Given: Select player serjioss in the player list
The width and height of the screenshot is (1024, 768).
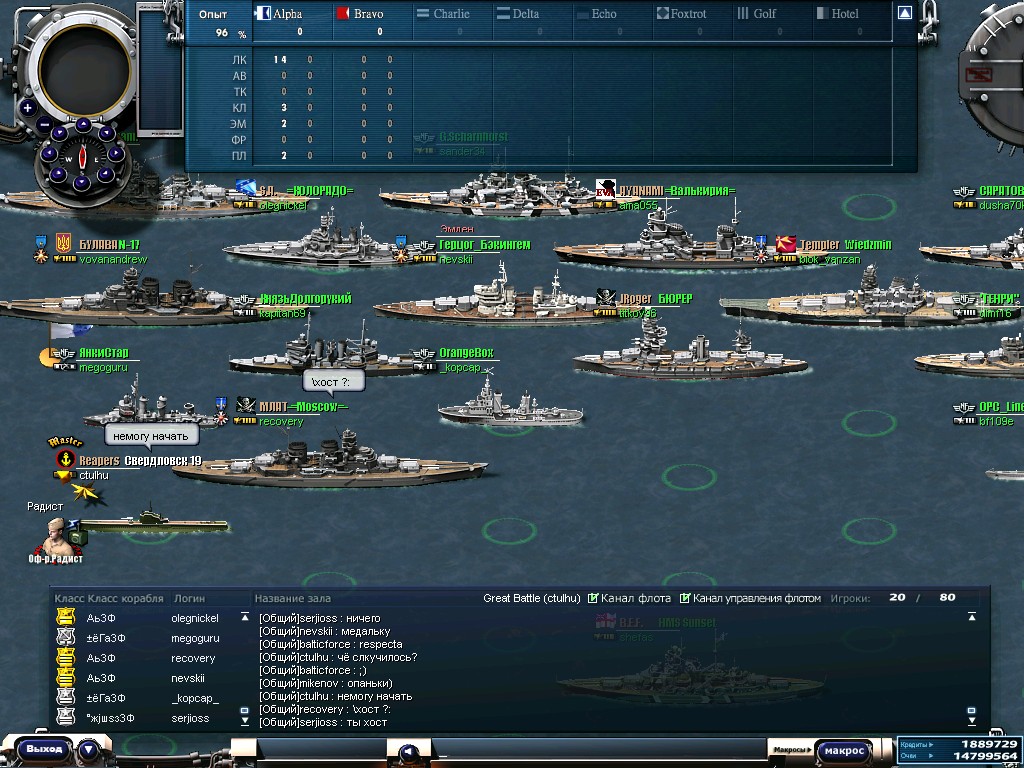Looking at the screenshot, I should pyautogui.click(x=190, y=718).
